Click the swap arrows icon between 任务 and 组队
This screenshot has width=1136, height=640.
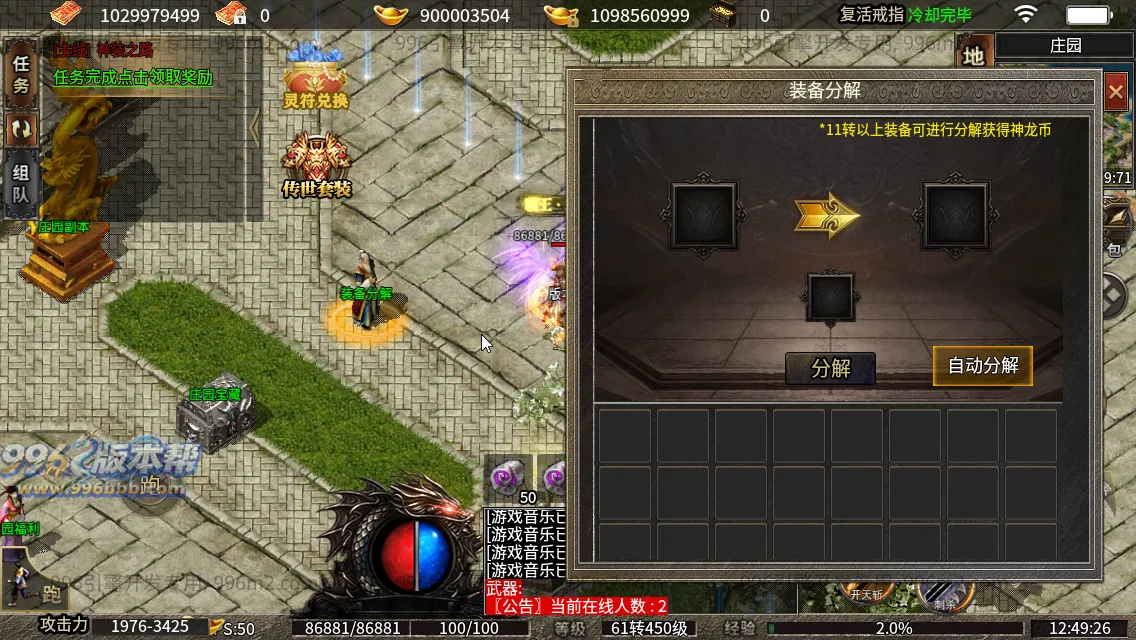[x=20, y=129]
